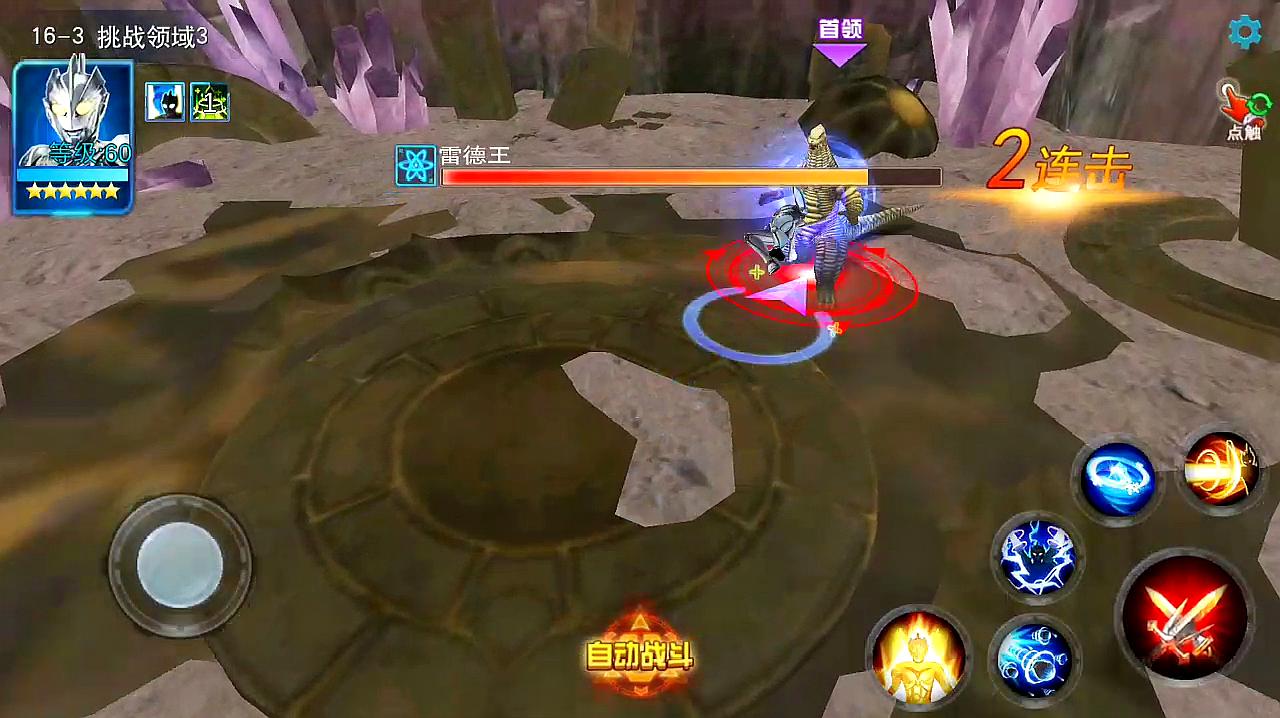Screen dimensions: 1280x718
Task: Toggle 自动战斗 auto battle
Action: pos(639,655)
